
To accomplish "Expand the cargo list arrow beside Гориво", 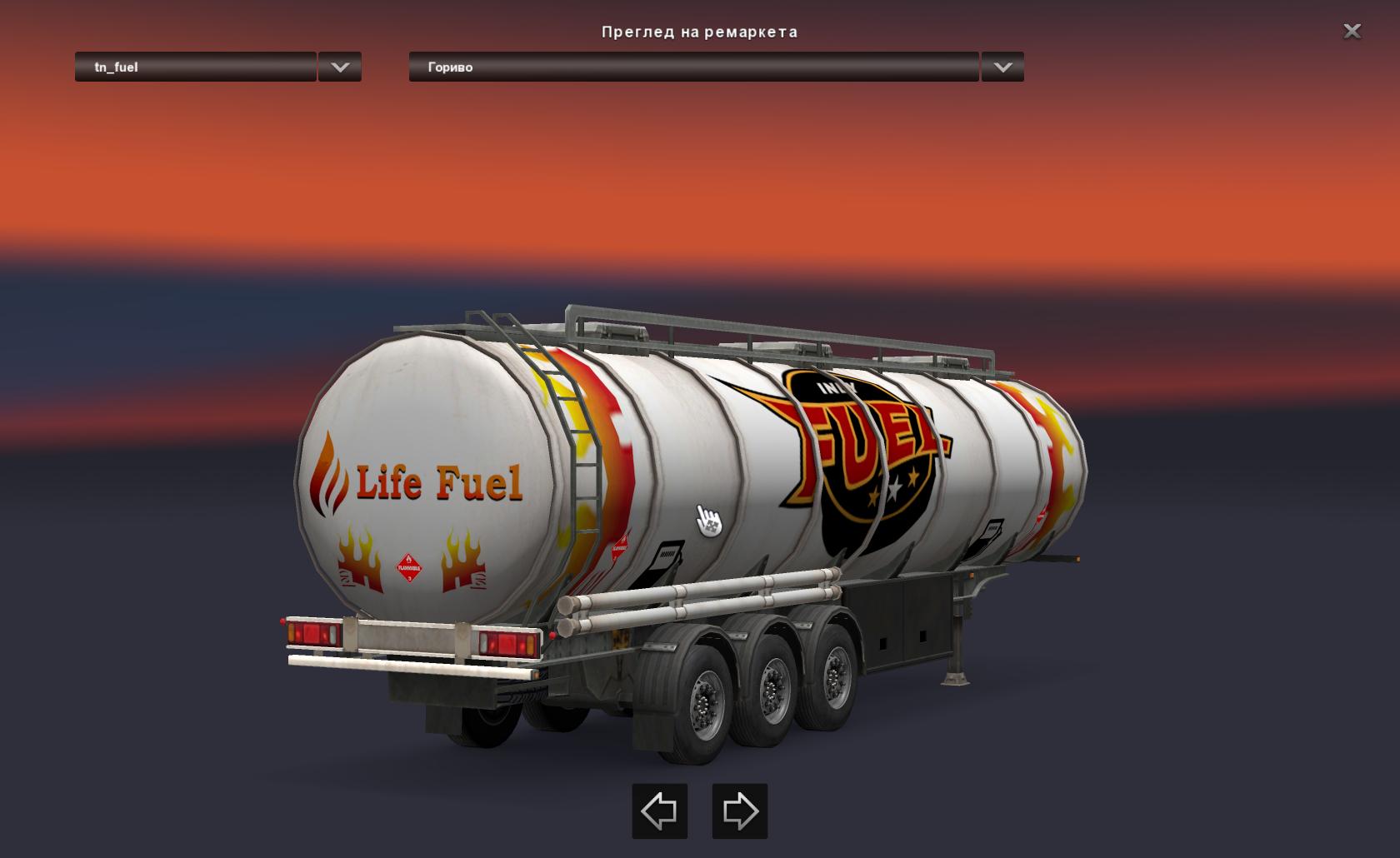I will point(1002,67).
